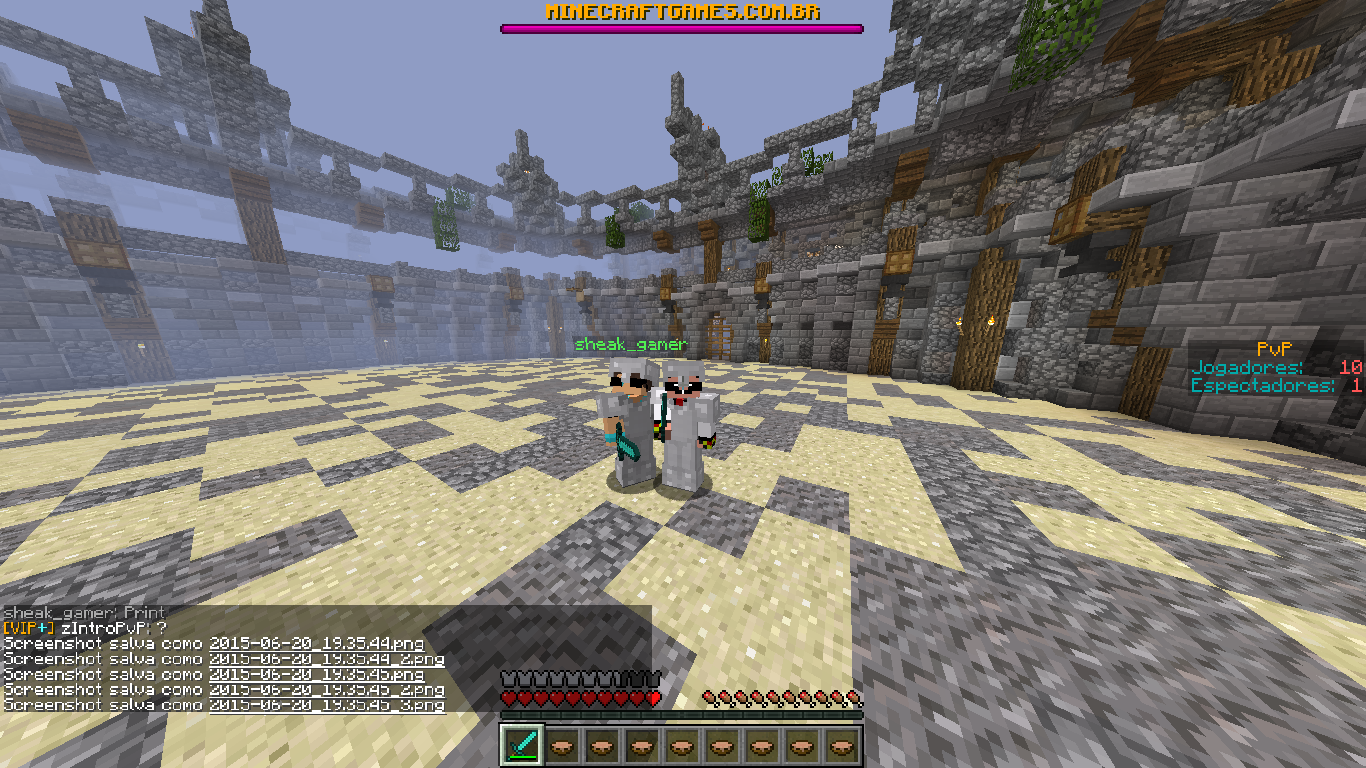Click the 2015-06-20_19.35.45.png chat link
Viewport: 1366px width, 768px height.
tap(316, 674)
